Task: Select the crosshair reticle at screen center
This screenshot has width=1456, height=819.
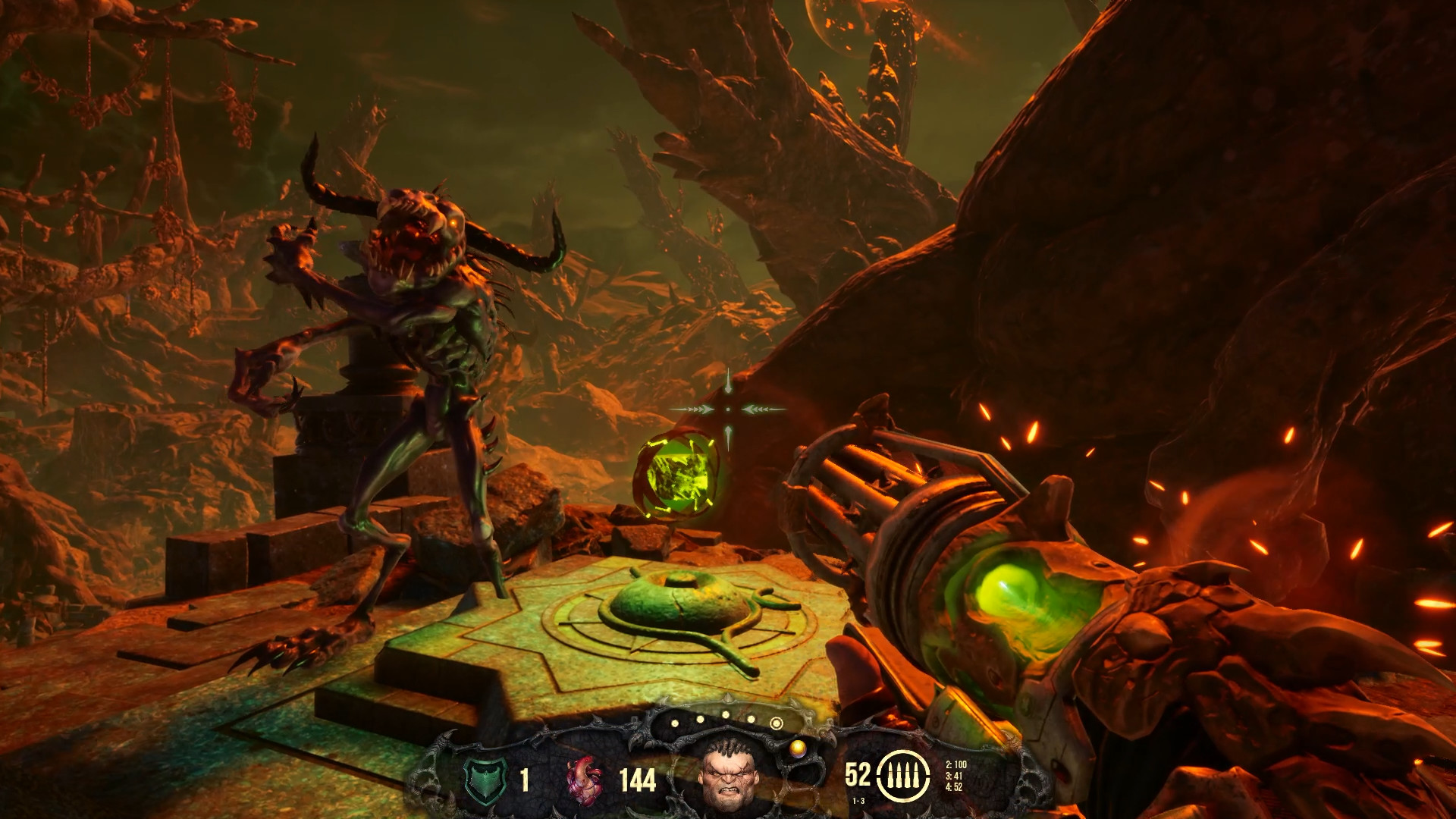Action: 729,410
